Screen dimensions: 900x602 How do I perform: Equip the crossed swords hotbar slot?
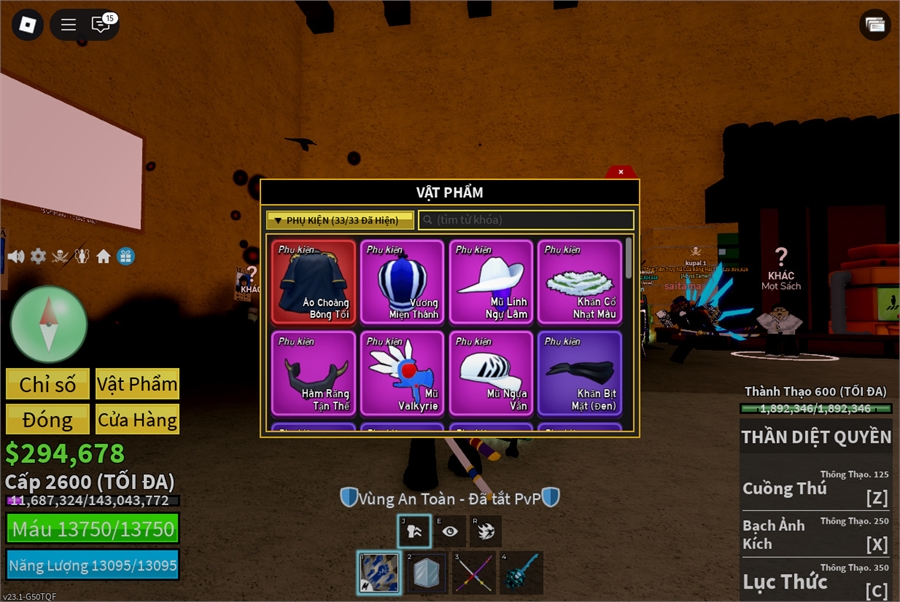[473, 573]
